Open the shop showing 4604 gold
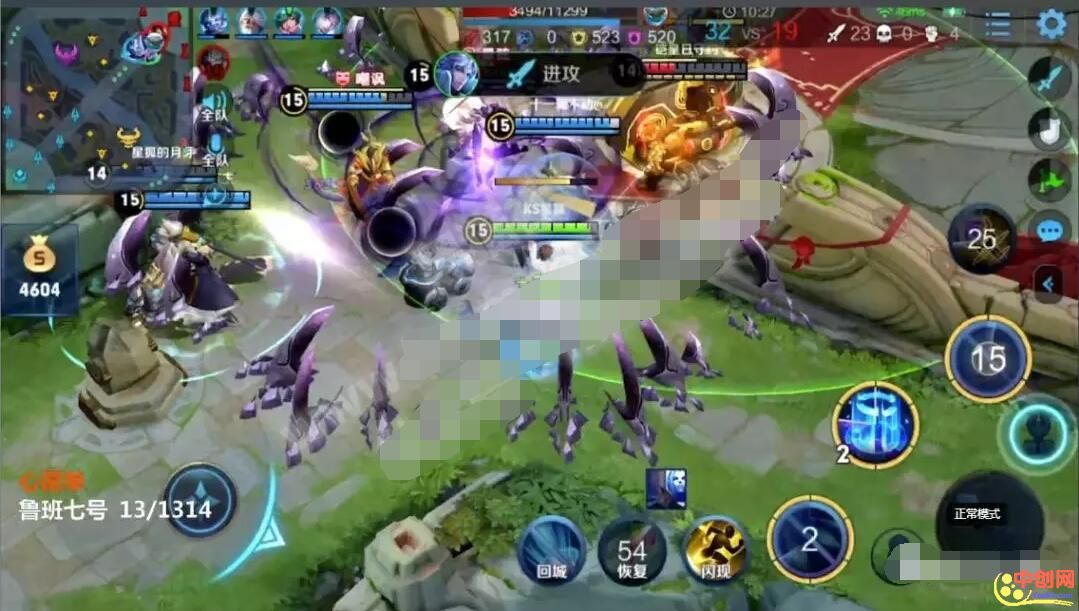 click(x=39, y=270)
